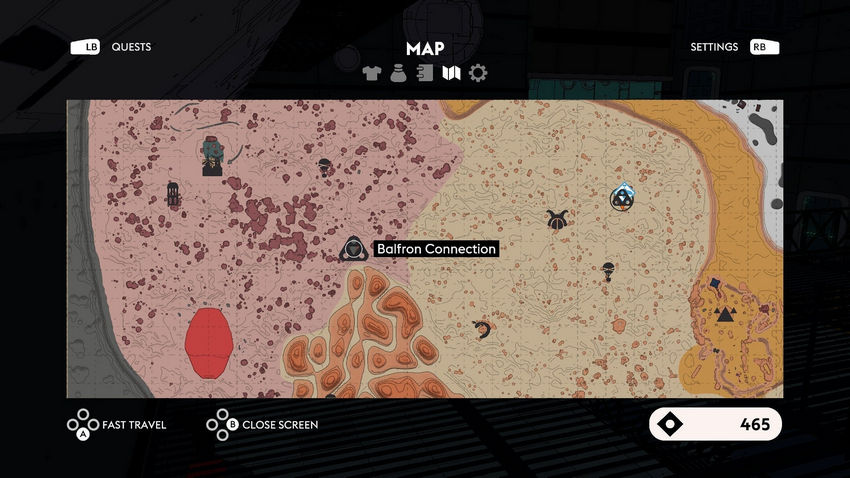Select the triangle marker with blue diamond
The width and height of the screenshot is (850, 478).
click(621, 198)
